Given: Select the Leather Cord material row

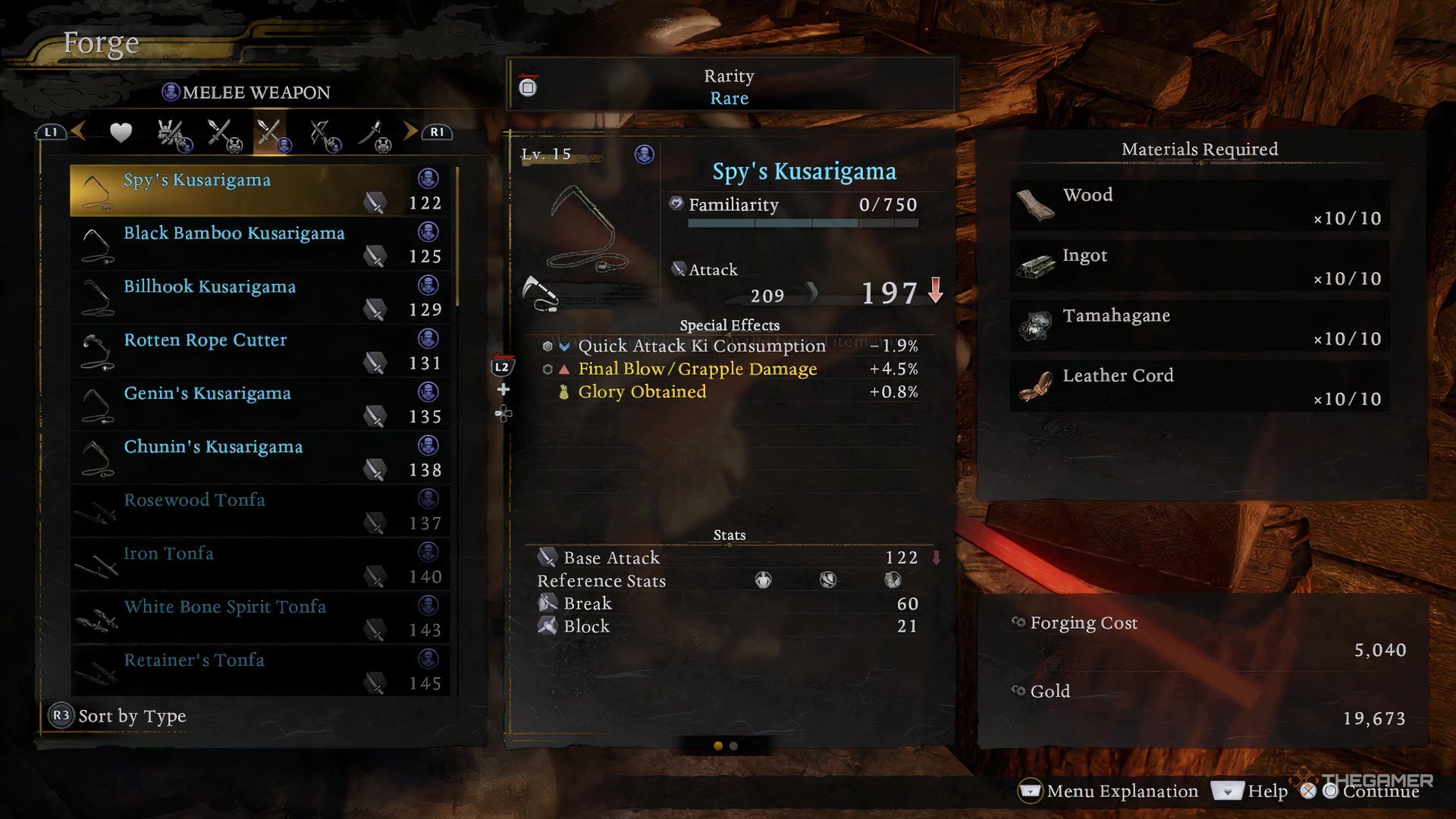Looking at the screenshot, I should click(1199, 386).
